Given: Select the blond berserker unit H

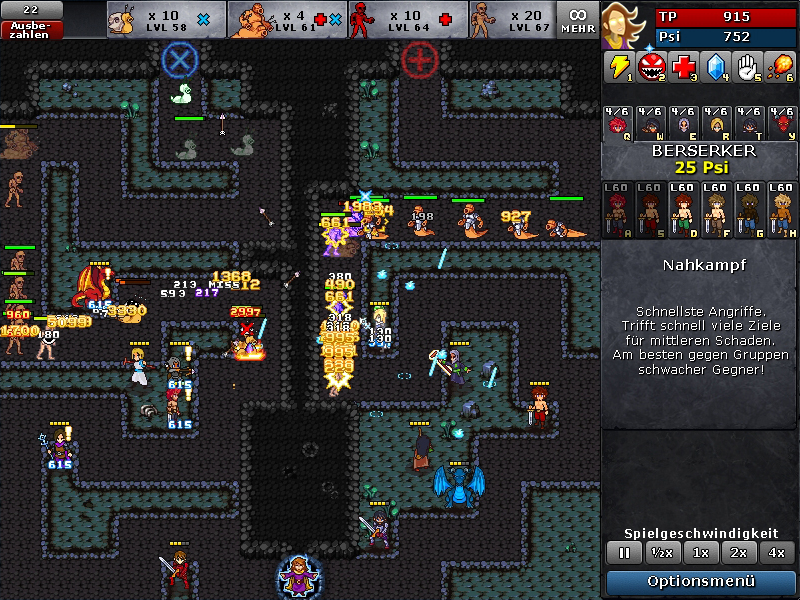Looking at the screenshot, I should tap(781, 210).
